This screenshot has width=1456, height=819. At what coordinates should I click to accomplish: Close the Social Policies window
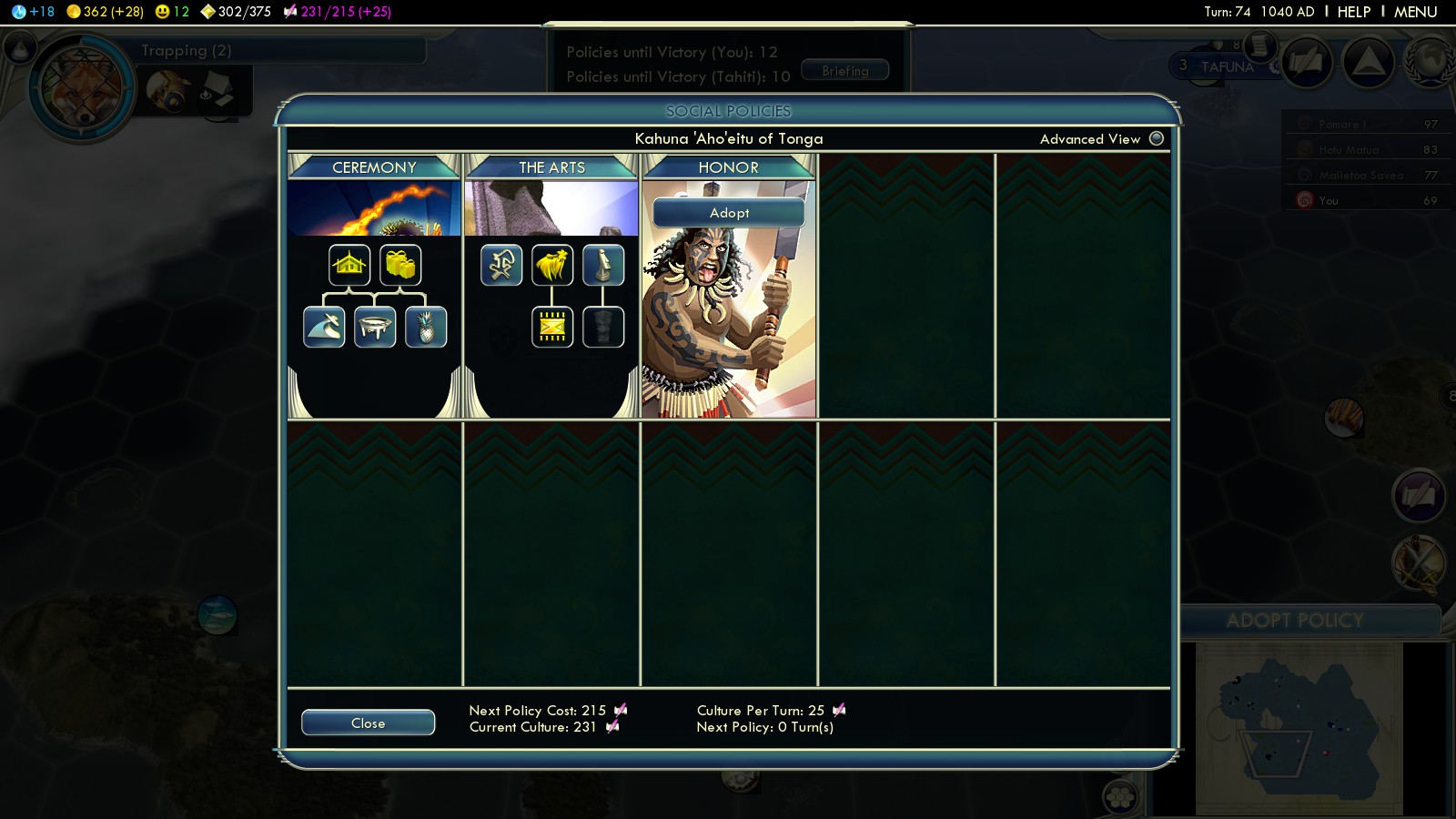(x=368, y=723)
